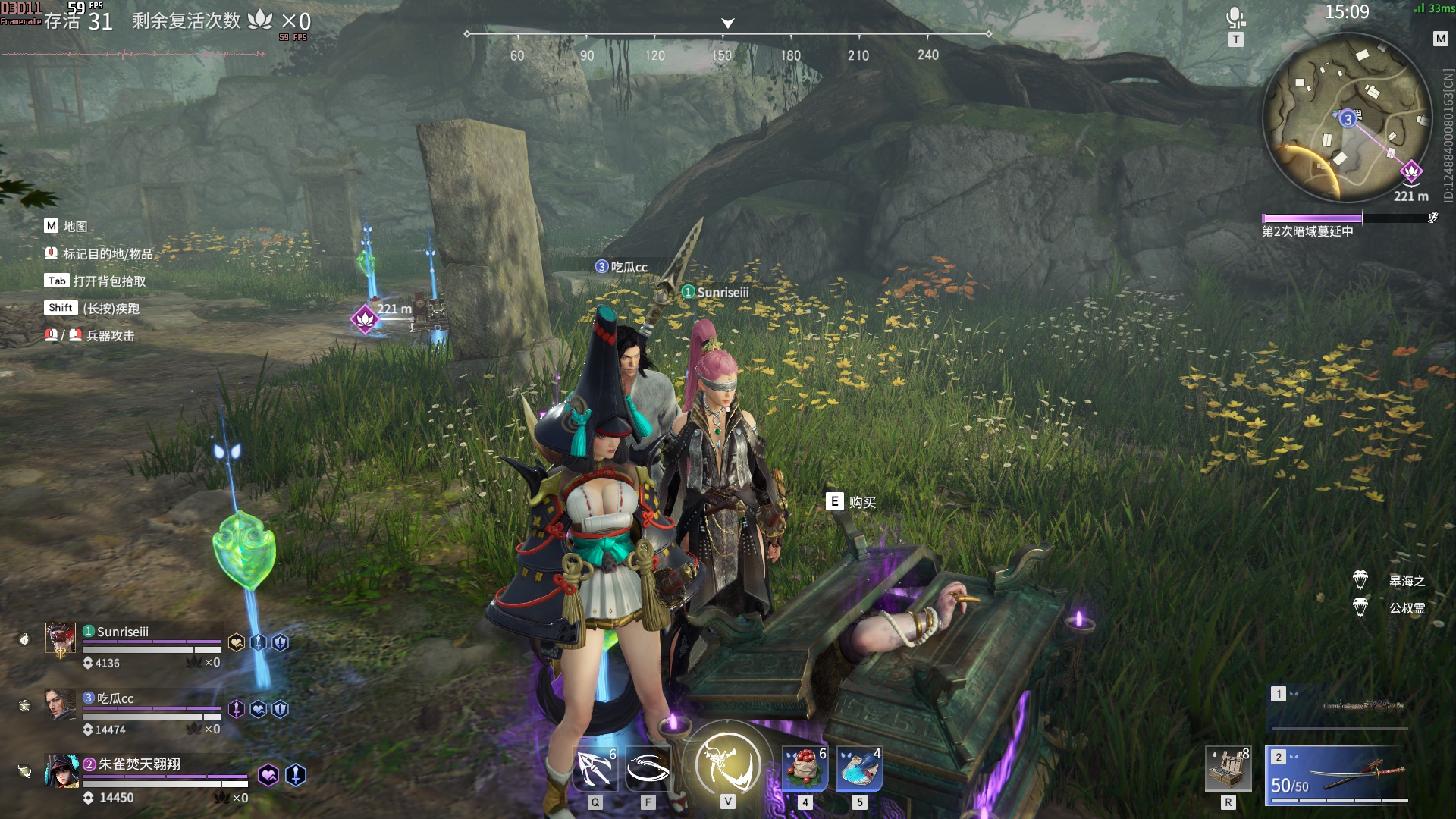Switch to the katana weapon slot
The image size is (1456, 819).
1338,774
